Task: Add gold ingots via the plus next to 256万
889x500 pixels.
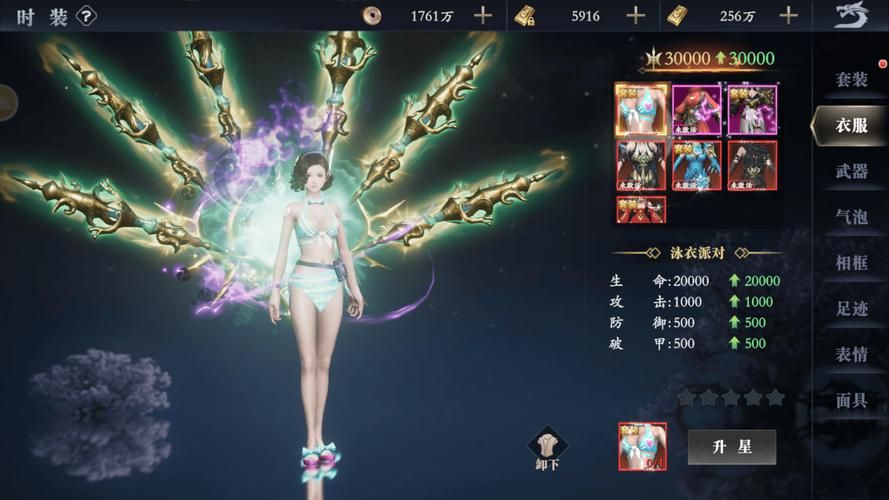Action: (789, 15)
